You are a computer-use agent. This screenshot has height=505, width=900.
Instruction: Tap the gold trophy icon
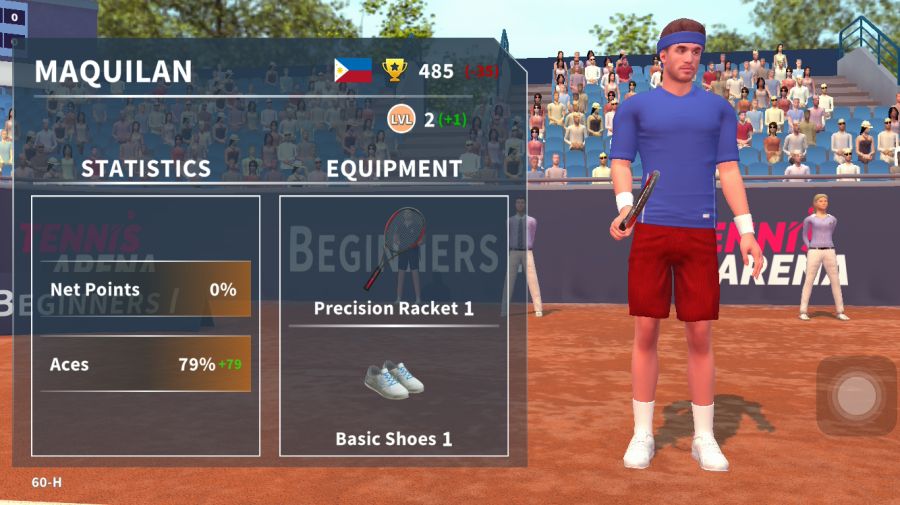click(395, 70)
